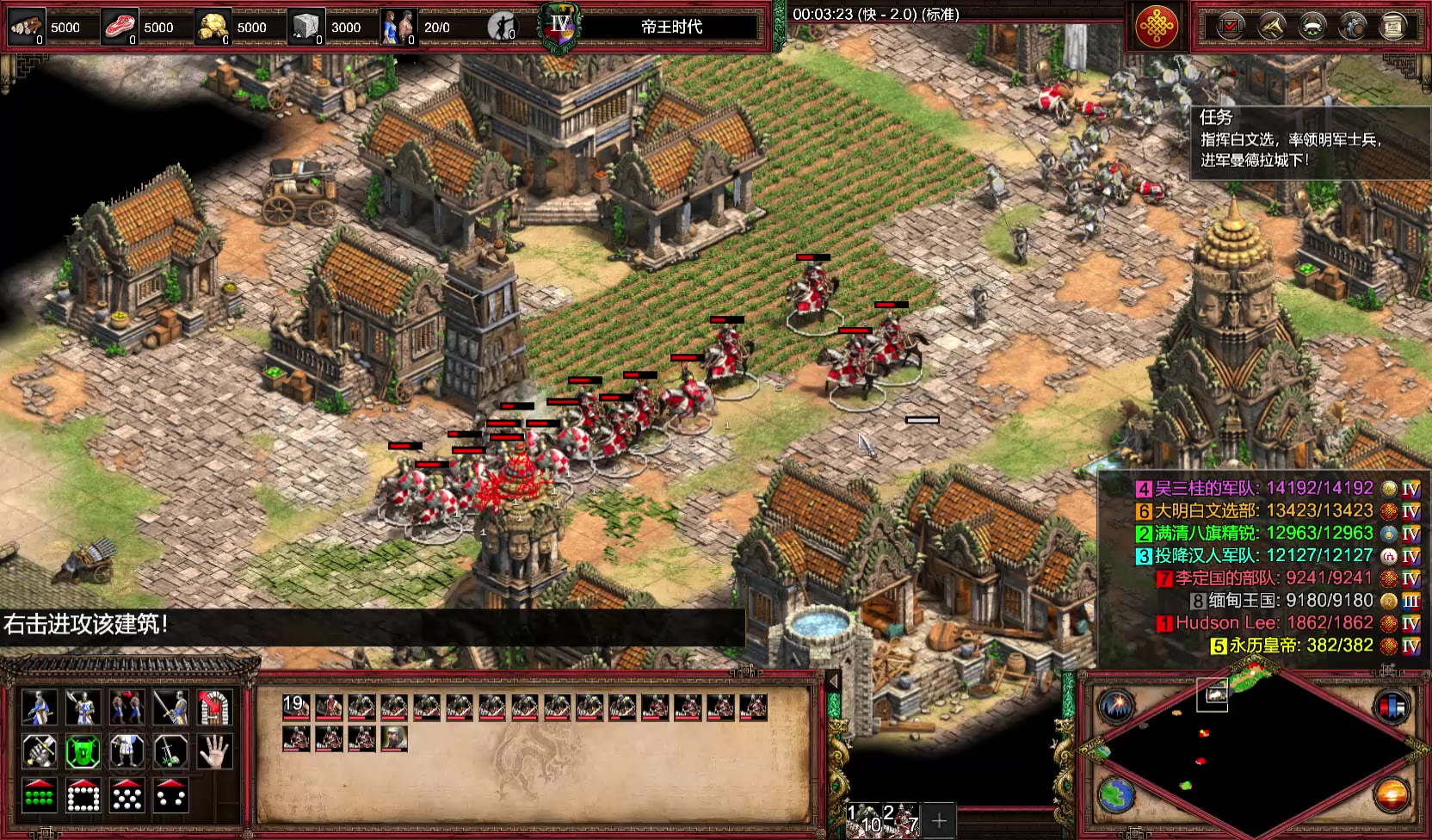Activate the no-attack stance hand icon

tap(214, 752)
